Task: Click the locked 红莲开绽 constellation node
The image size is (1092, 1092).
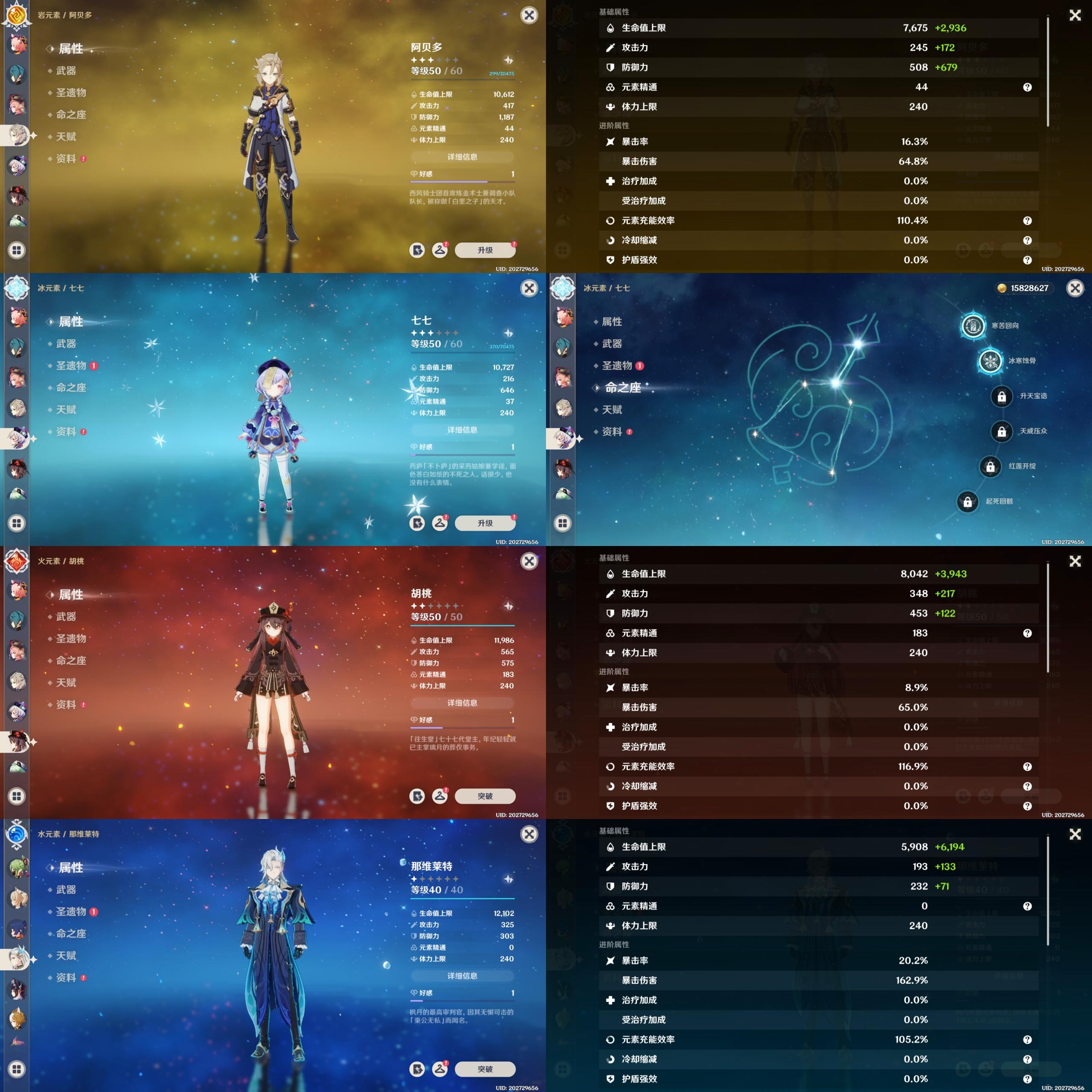Action: click(990, 467)
